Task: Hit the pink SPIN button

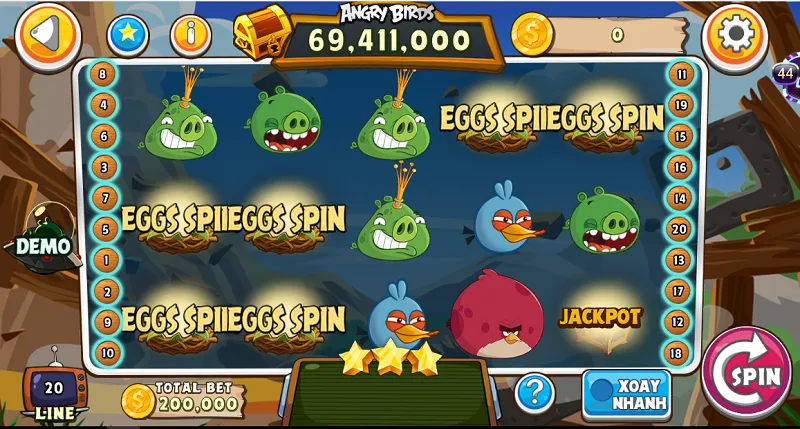Action: tap(746, 373)
